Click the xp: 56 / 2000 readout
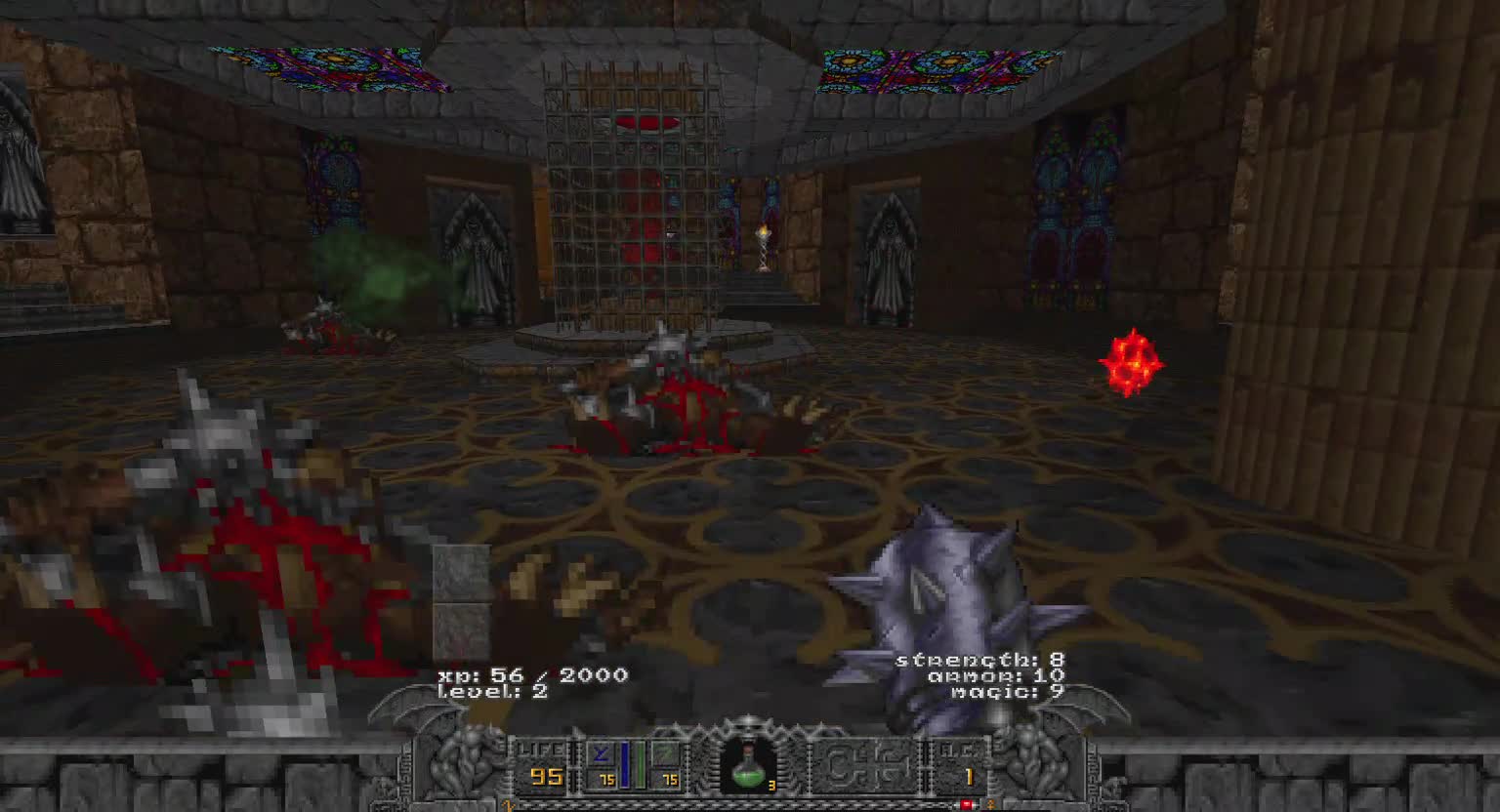Viewport: 1500px width, 812px height. click(532, 674)
